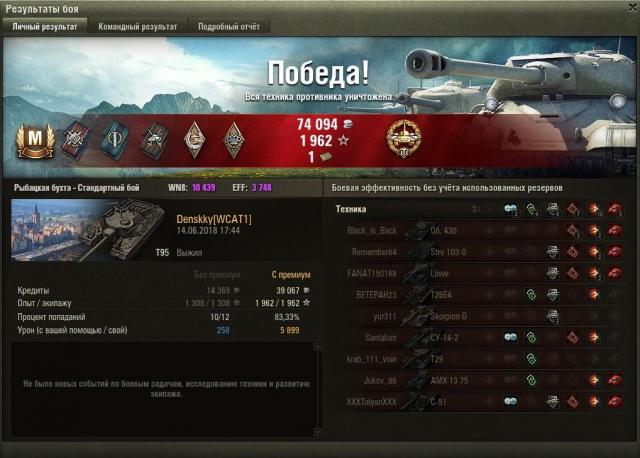This screenshot has width=640, height=458.
Task: Select the ВЕТЕРАН23 T26E4 row
Action: tap(480, 294)
